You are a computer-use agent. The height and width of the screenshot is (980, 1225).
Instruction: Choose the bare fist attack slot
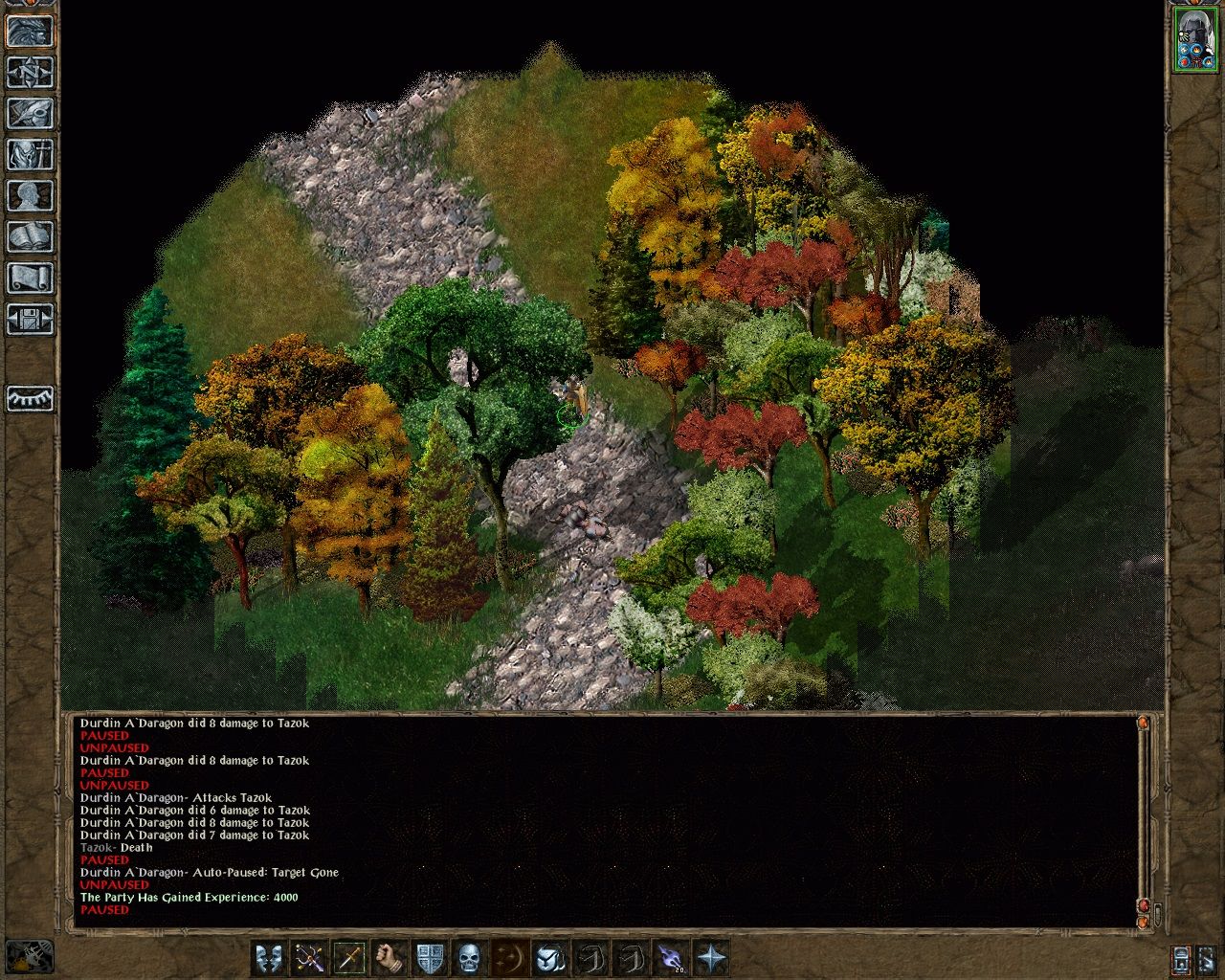pos(389,957)
